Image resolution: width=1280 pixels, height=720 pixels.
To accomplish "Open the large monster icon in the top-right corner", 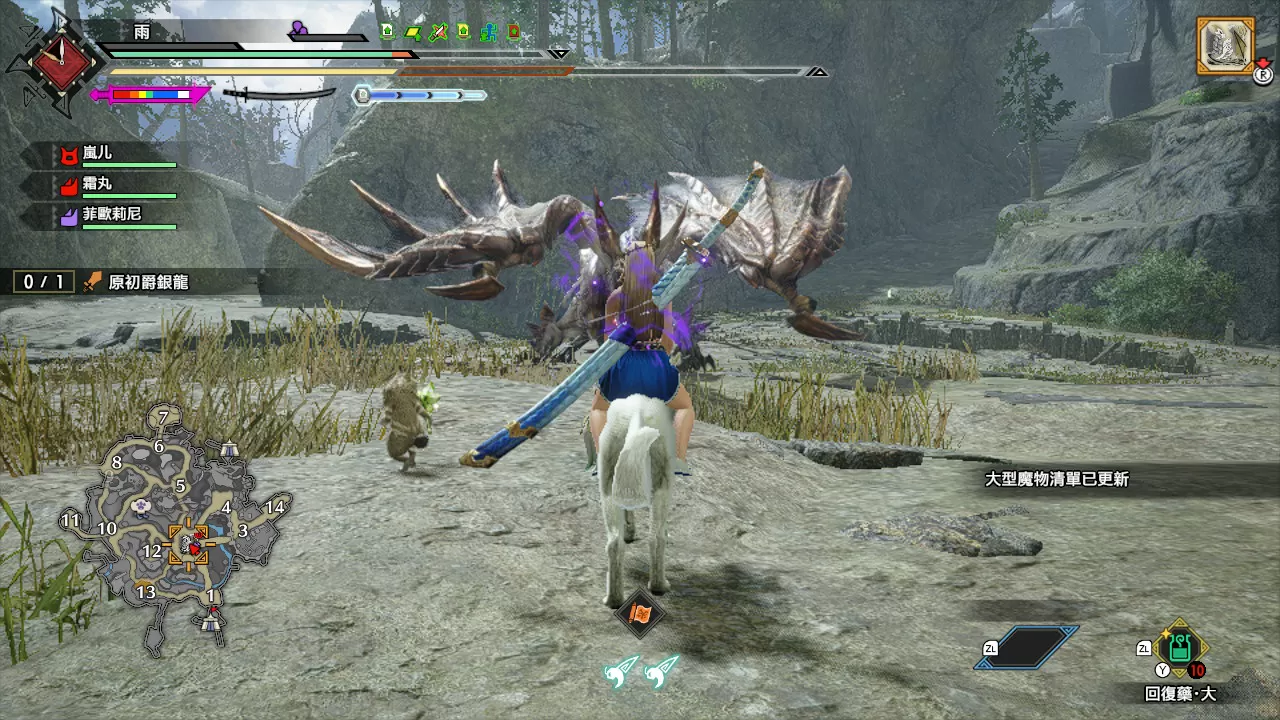I will point(1227,45).
